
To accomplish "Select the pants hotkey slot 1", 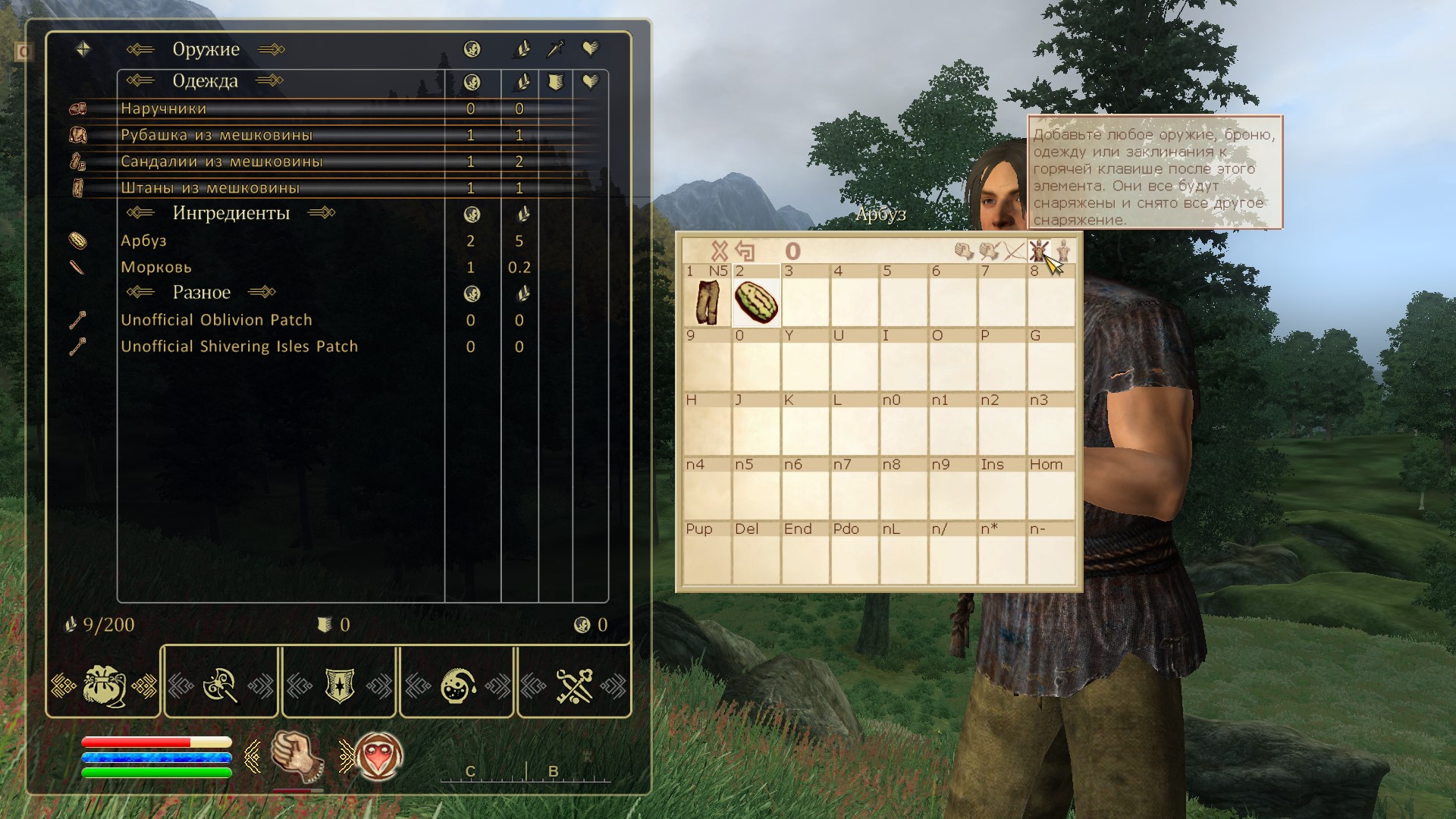I will (x=707, y=302).
